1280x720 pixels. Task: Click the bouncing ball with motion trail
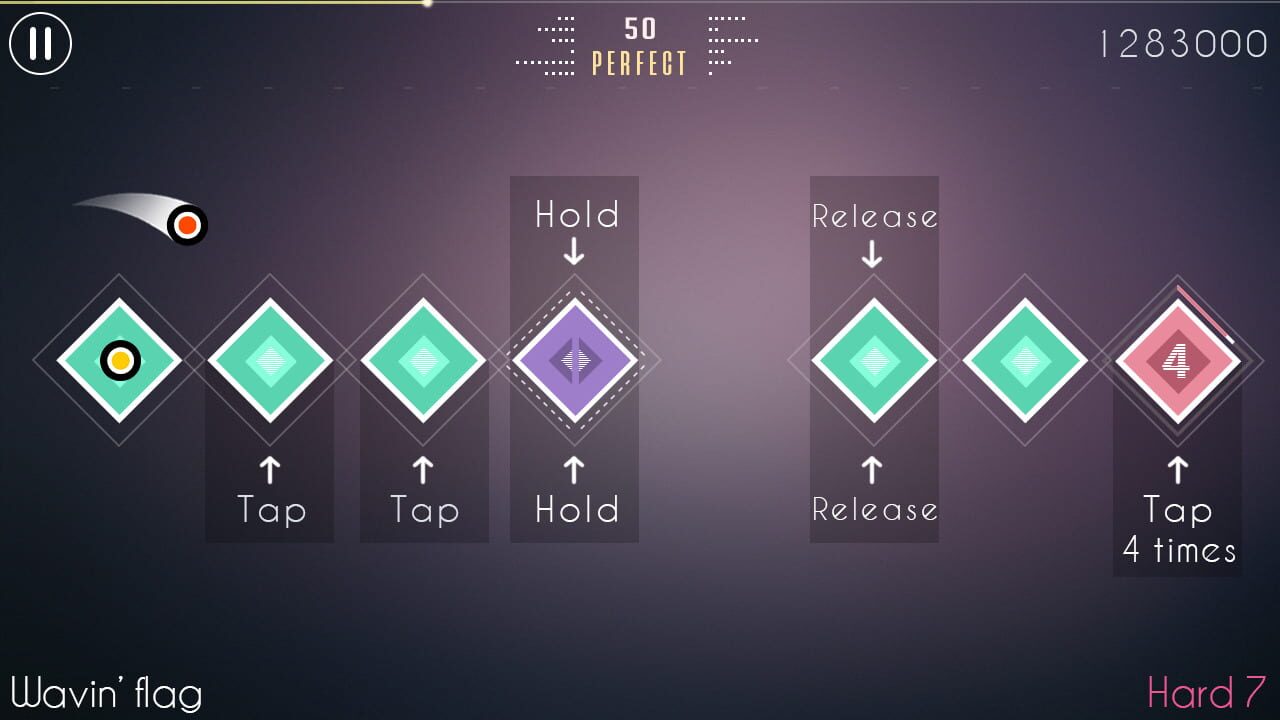coord(186,225)
